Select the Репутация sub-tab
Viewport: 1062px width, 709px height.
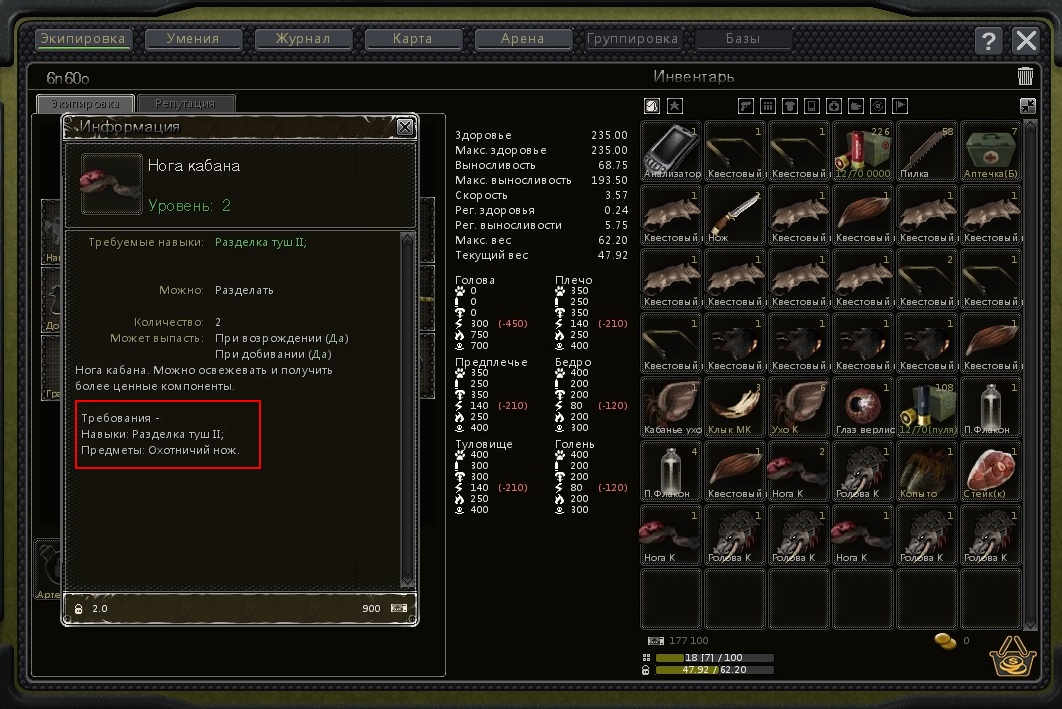tap(186, 104)
